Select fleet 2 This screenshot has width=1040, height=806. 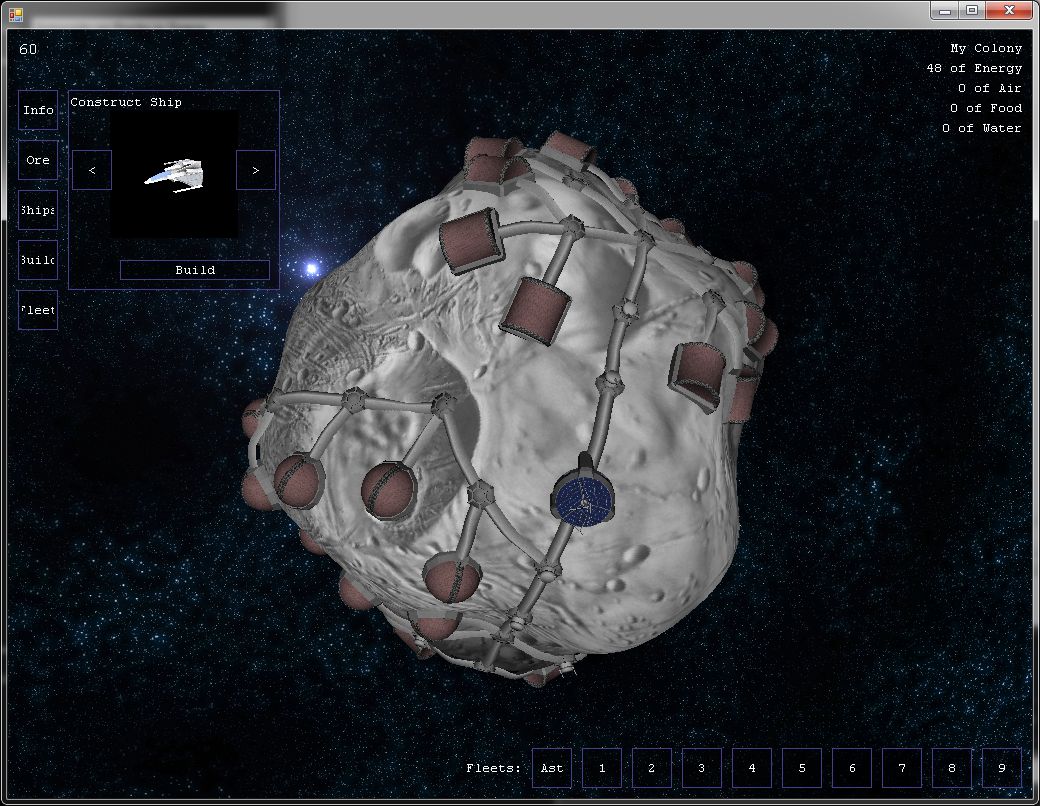coord(652,768)
